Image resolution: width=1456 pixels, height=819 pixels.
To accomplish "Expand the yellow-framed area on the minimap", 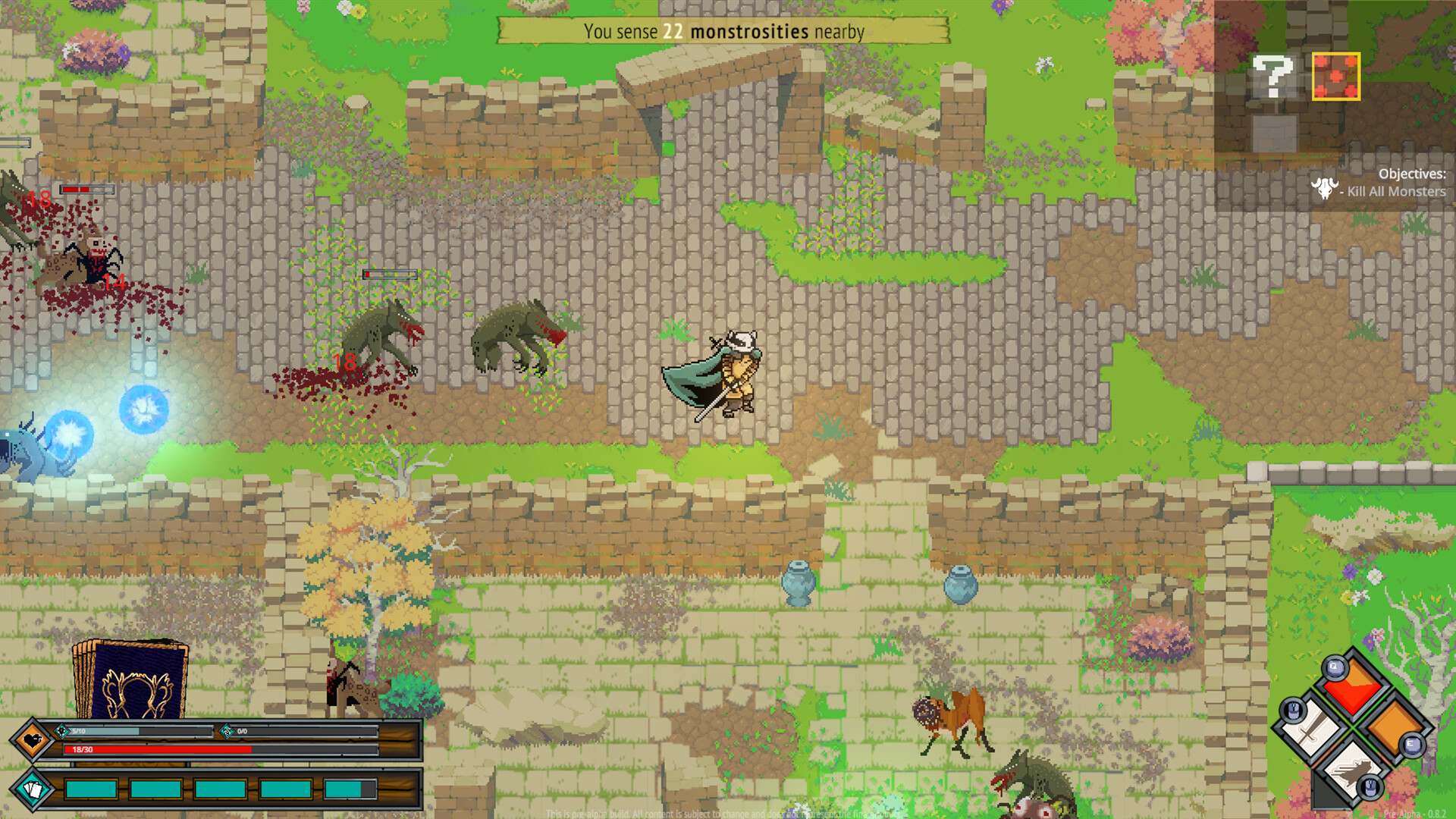I will [1337, 76].
